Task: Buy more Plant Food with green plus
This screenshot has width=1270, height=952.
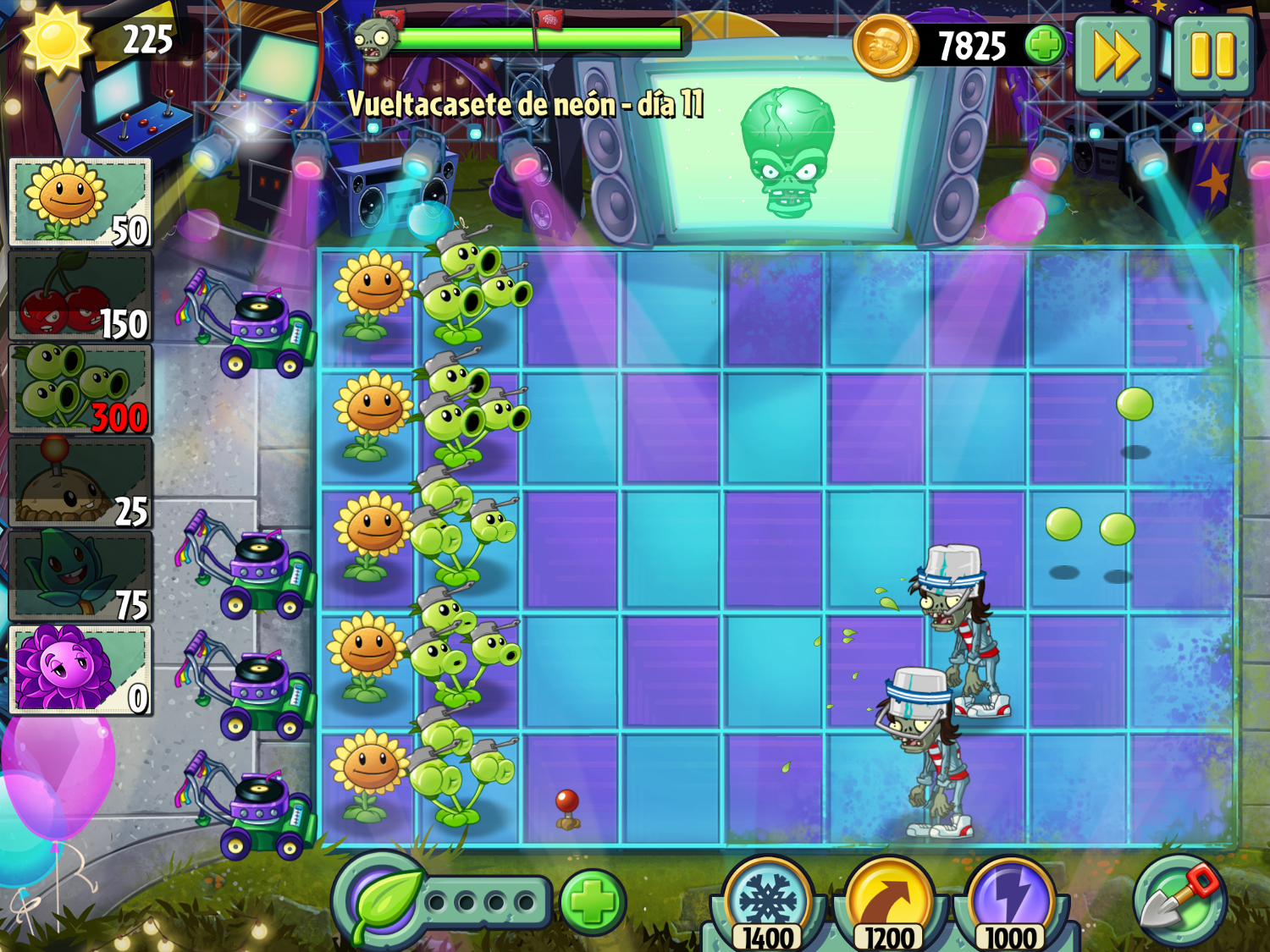Action: (x=592, y=903)
